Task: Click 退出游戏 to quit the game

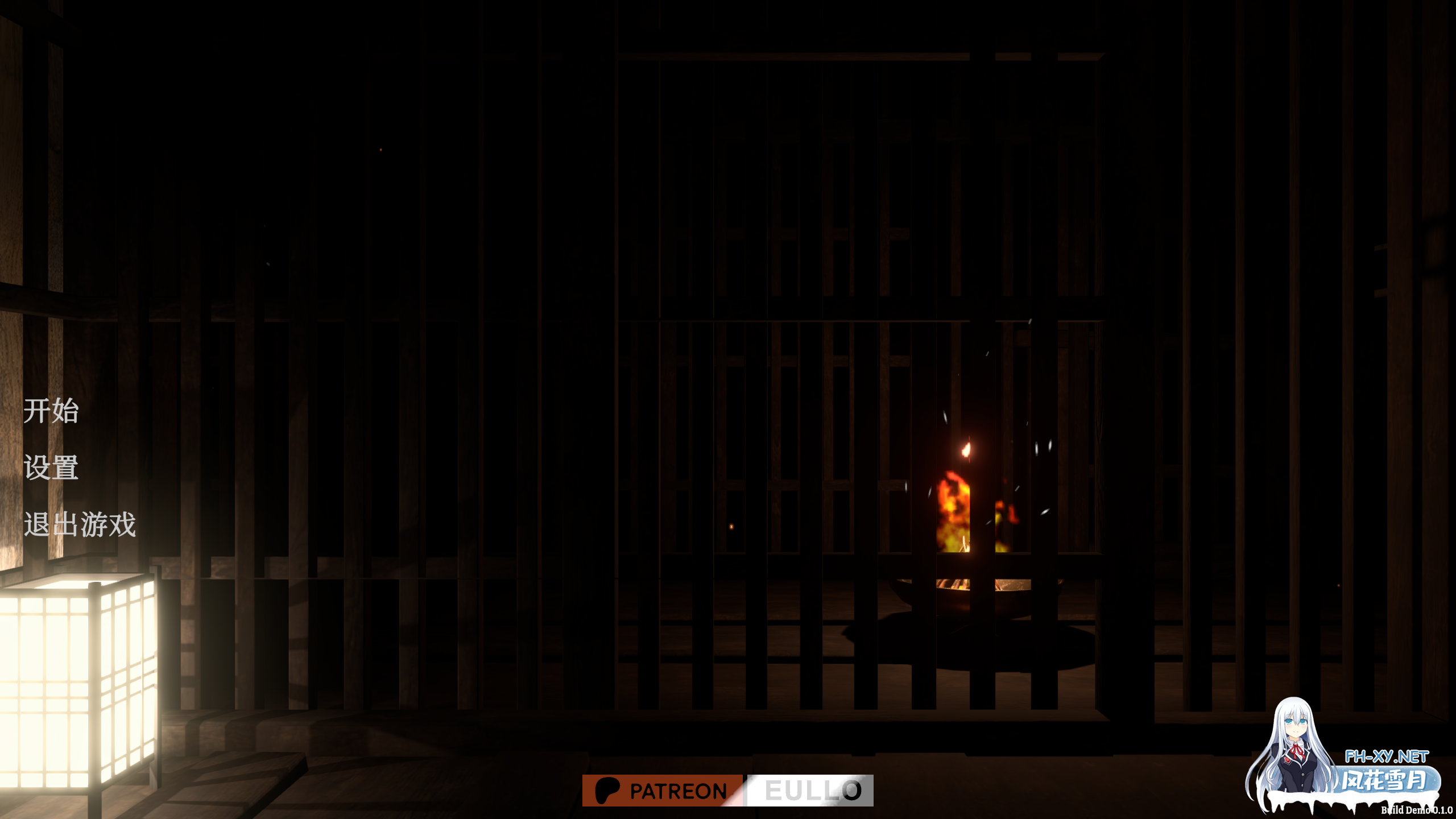Action: (80, 524)
